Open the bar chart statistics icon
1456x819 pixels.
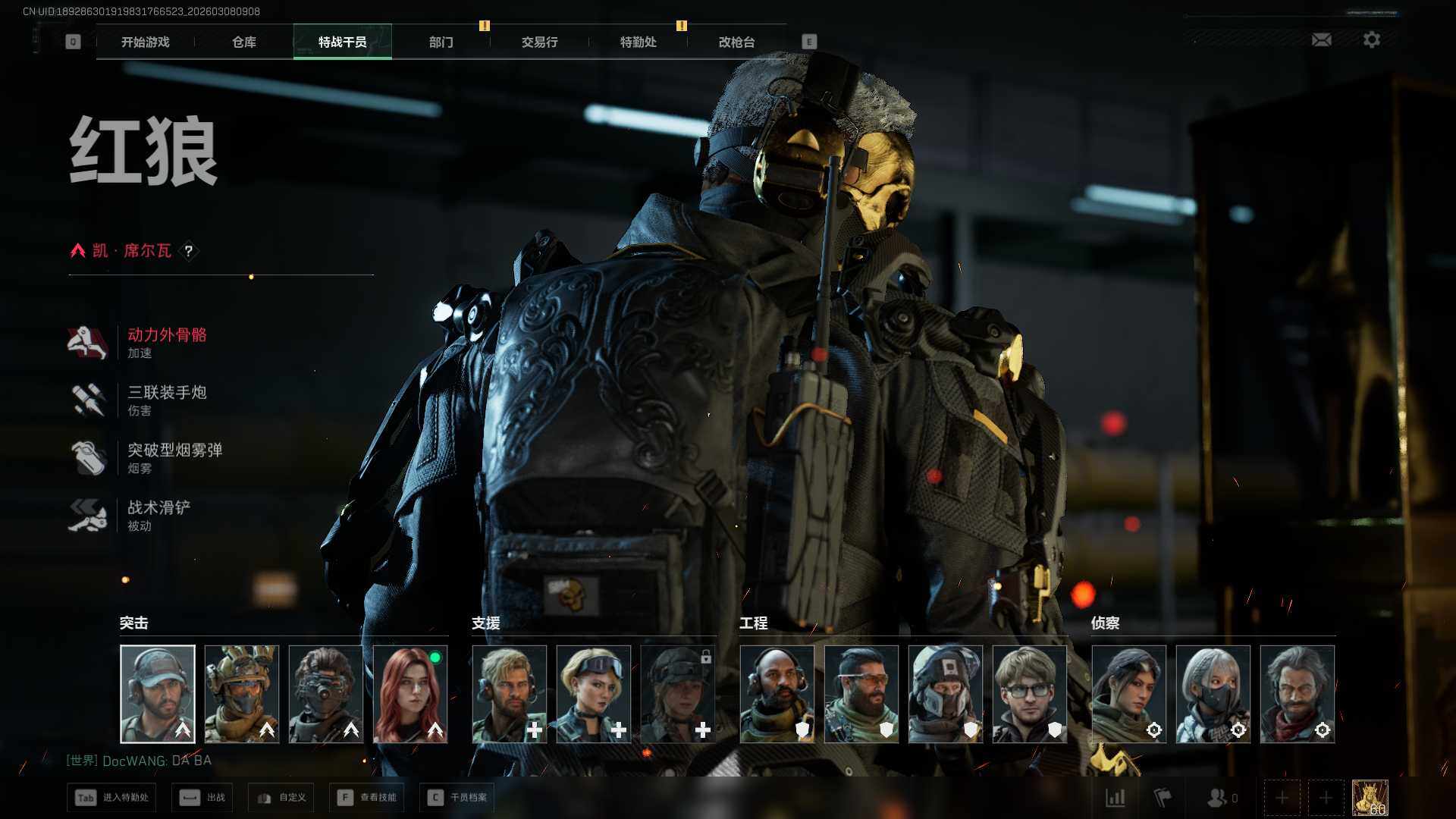point(1116,798)
